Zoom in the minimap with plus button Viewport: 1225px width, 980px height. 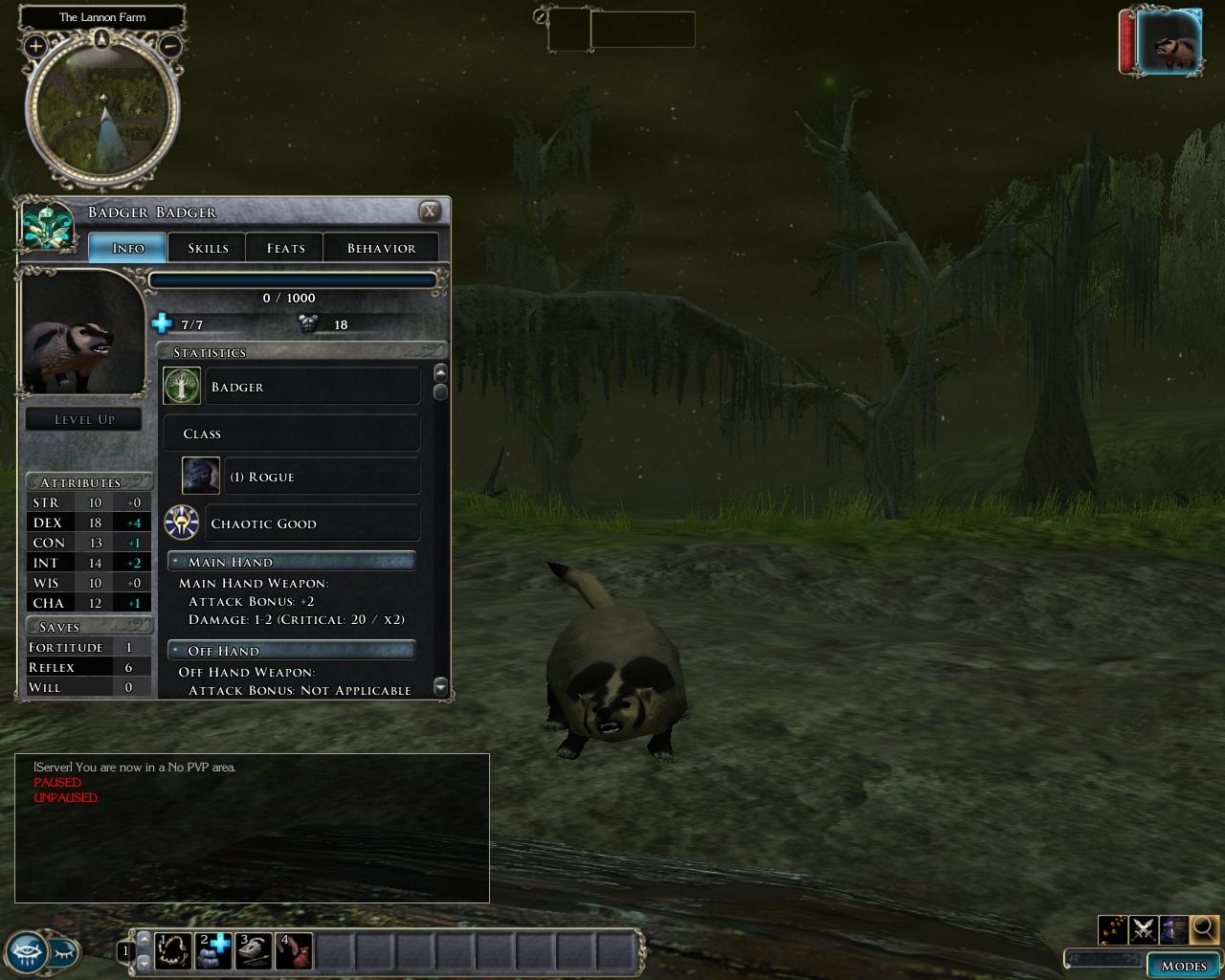coord(35,45)
